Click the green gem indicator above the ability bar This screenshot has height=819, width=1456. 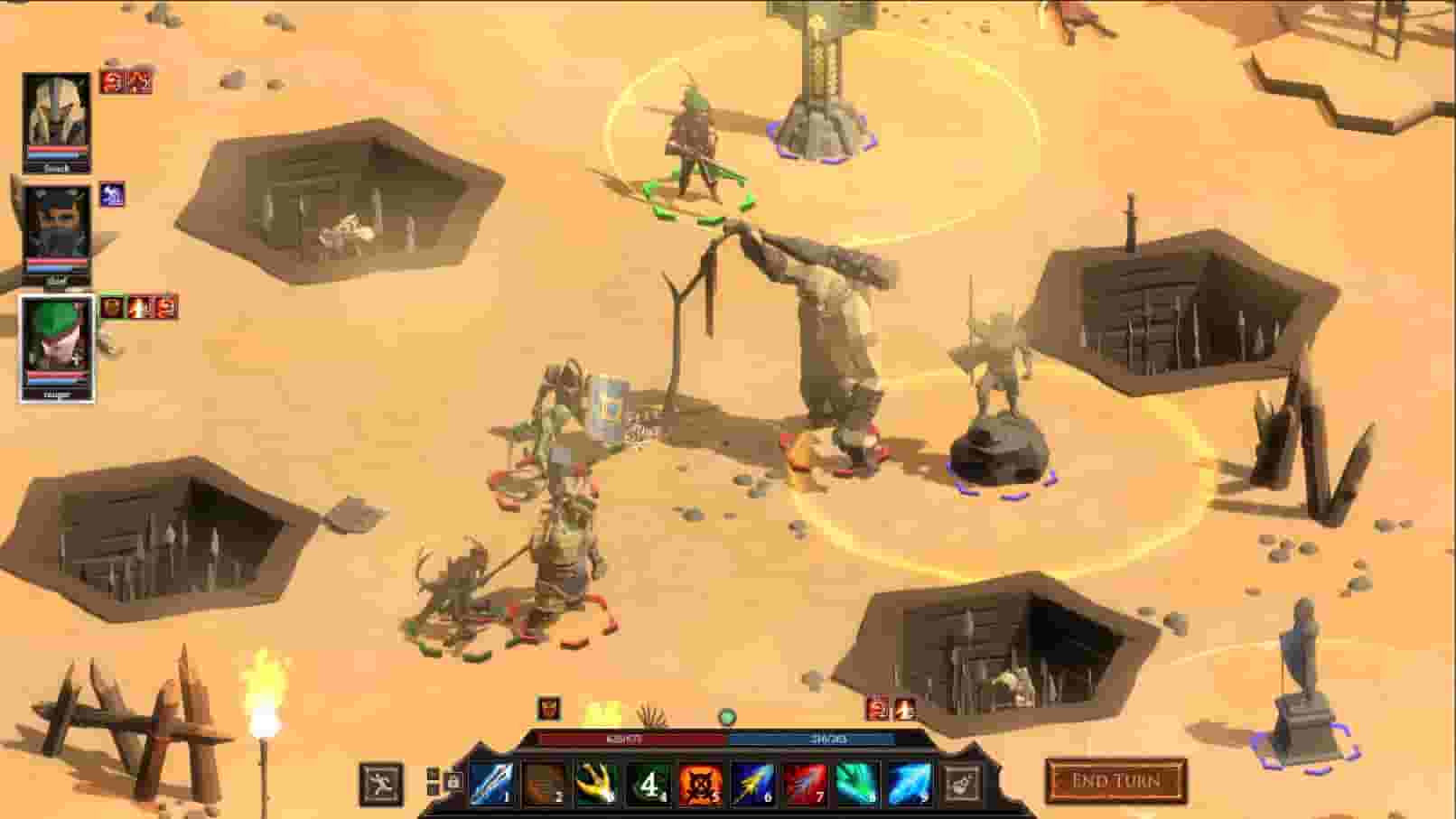pyautogui.click(x=727, y=715)
